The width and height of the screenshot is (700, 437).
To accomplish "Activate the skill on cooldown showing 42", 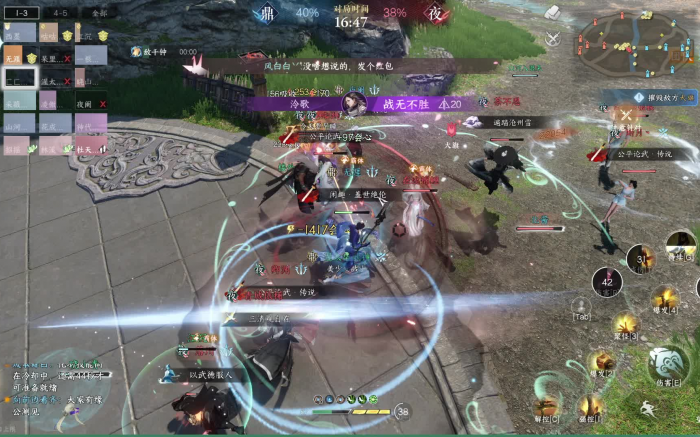I will [606, 282].
